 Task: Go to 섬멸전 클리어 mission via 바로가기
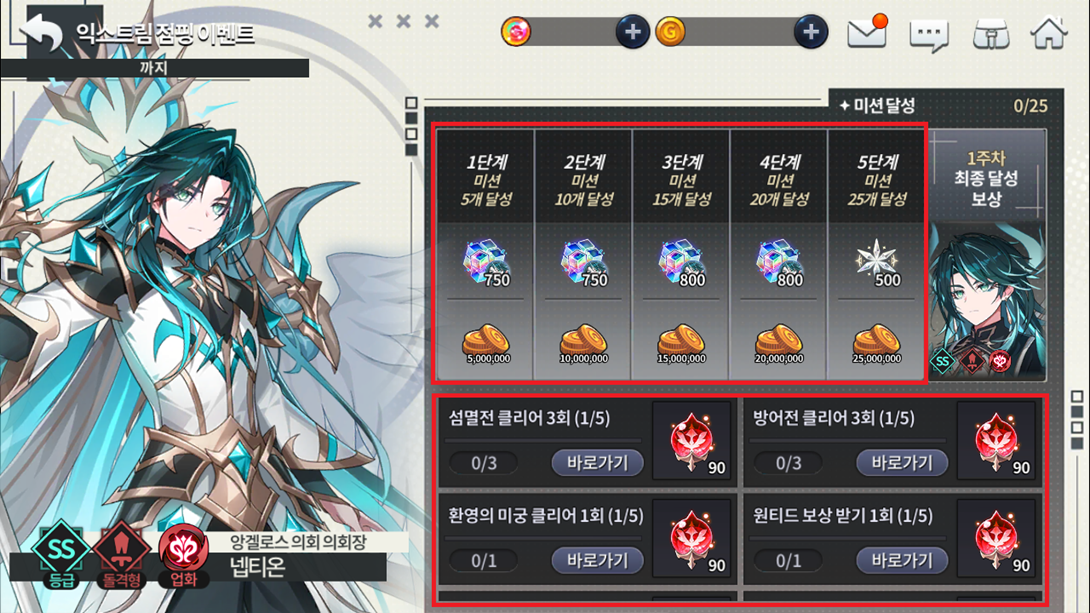point(597,463)
